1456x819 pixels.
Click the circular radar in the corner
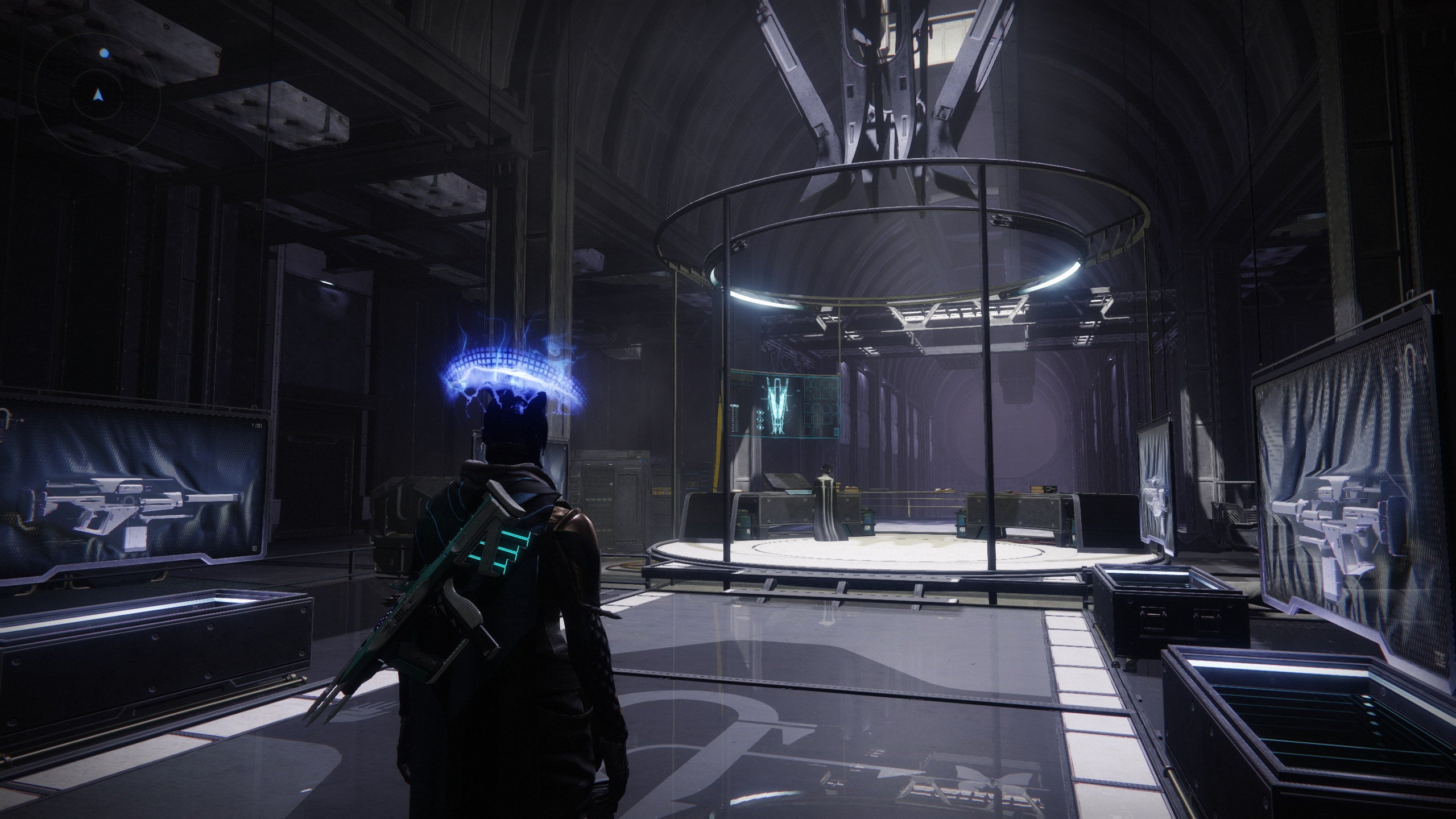pos(99,95)
